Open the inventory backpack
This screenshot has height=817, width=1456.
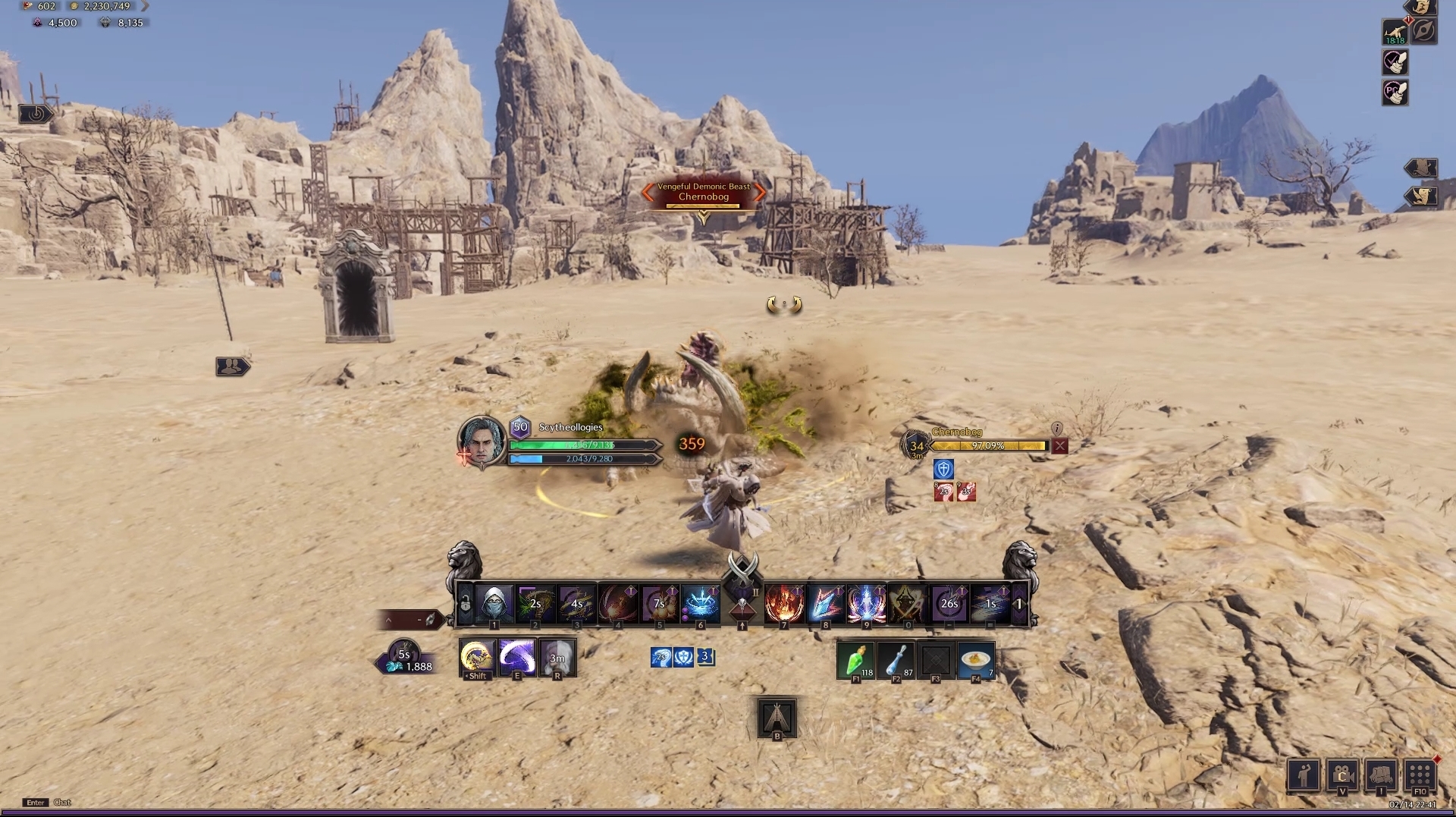coord(1381,775)
